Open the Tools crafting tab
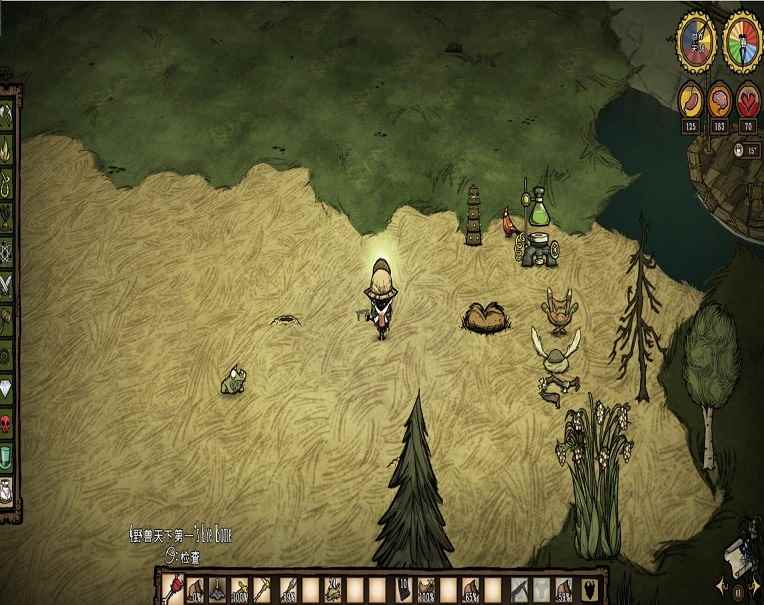The width and height of the screenshot is (764, 605). point(6,111)
